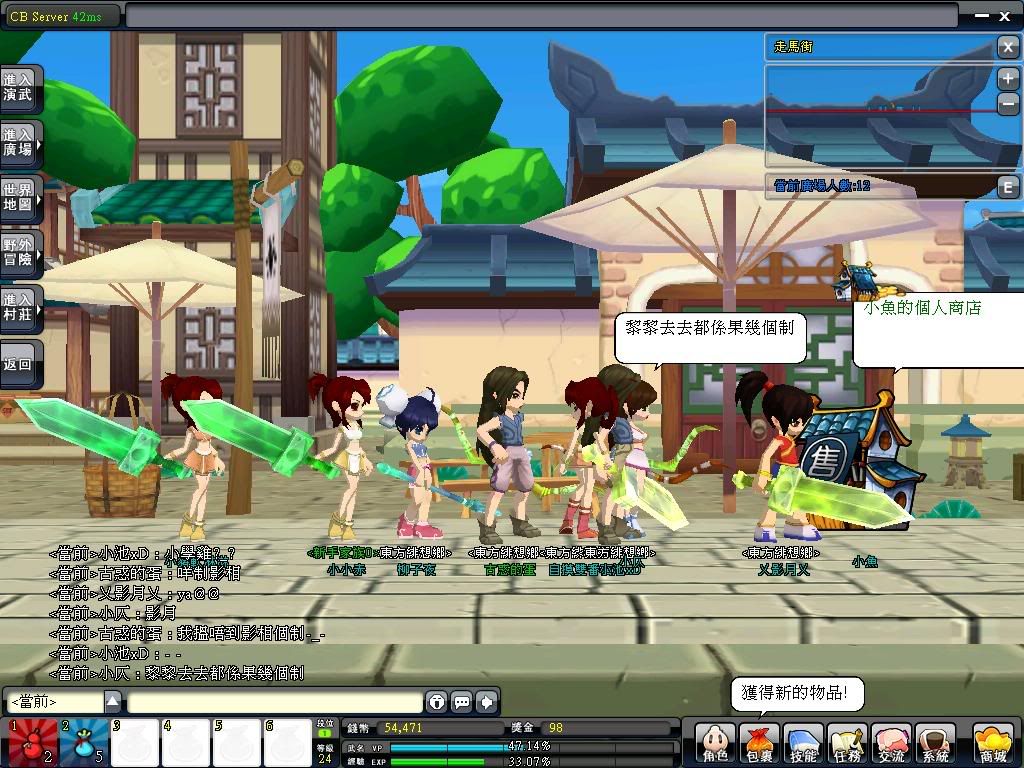Viewport: 1024px width, 768px height.
Task: Open the 角色 character panel
Action: click(x=716, y=745)
